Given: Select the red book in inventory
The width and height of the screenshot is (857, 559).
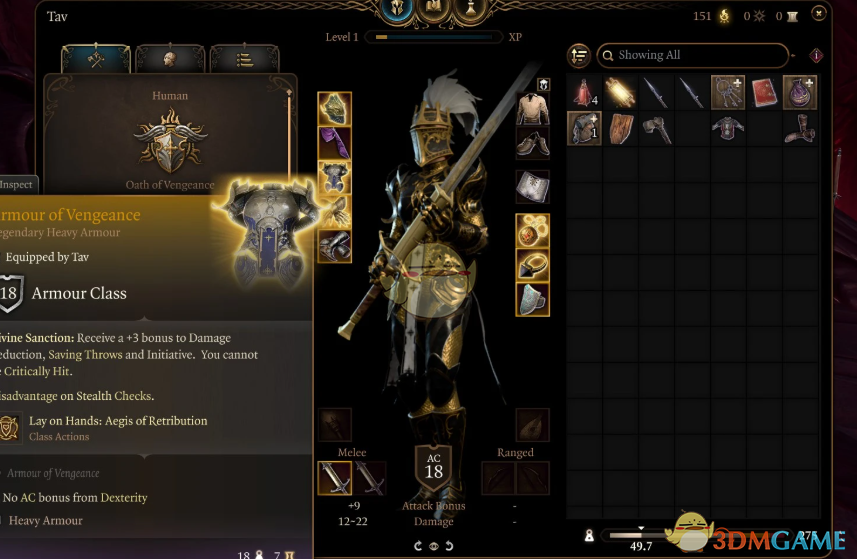Looking at the screenshot, I should pyautogui.click(x=764, y=93).
